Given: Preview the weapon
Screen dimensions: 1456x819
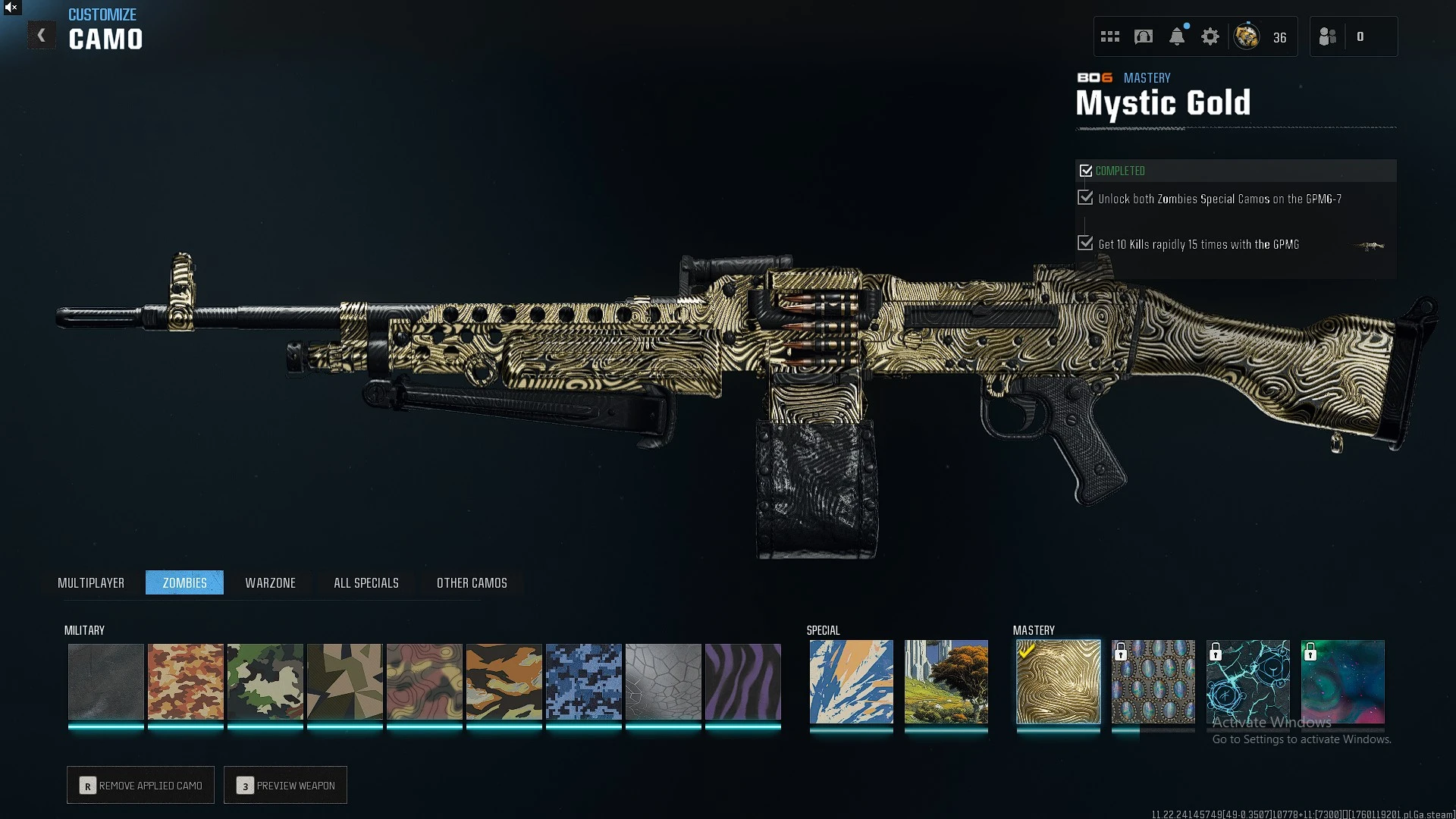Looking at the screenshot, I should click(286, 785).
